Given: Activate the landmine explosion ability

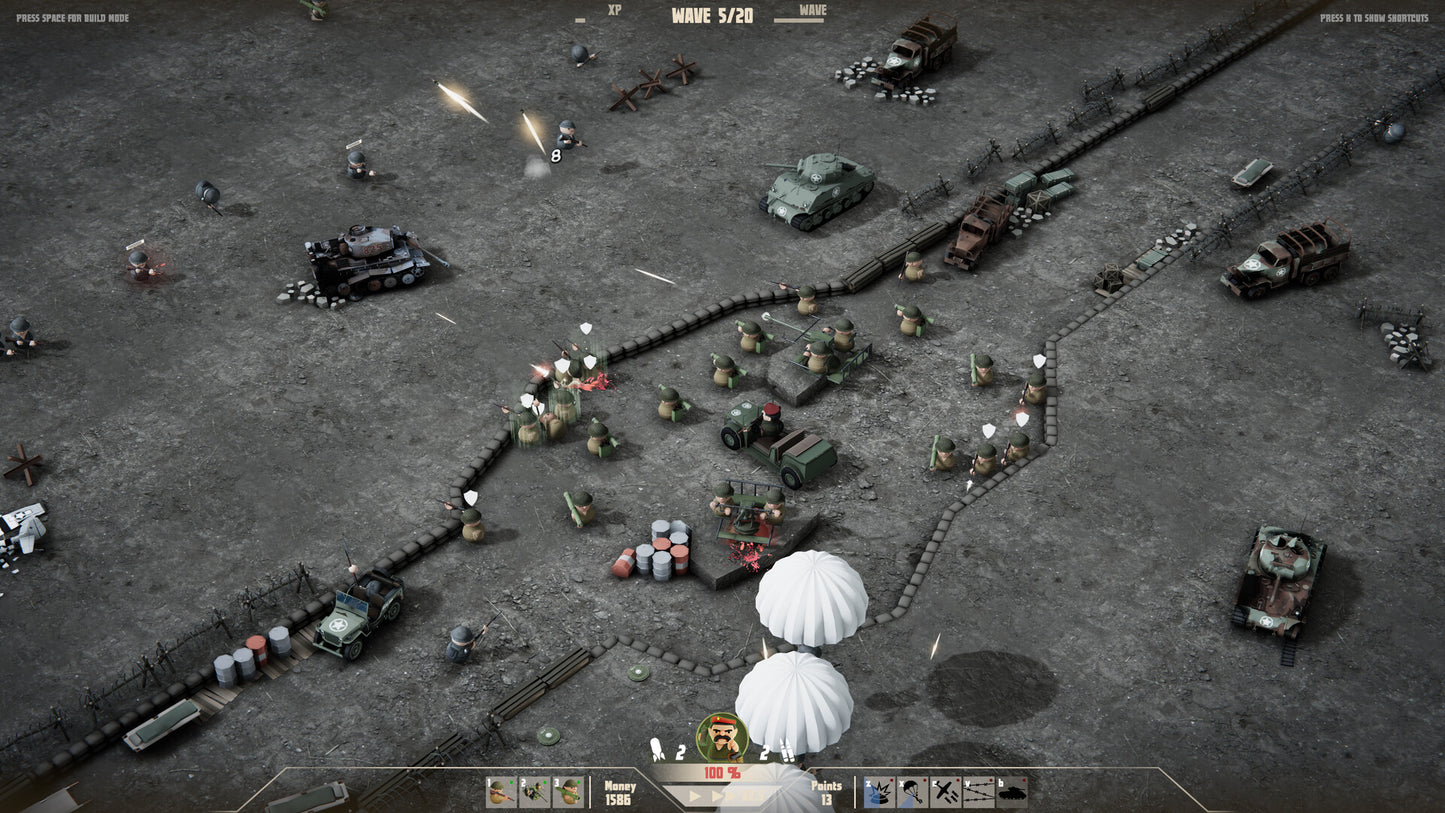Looking at the screenshot, I should point(879,792).
